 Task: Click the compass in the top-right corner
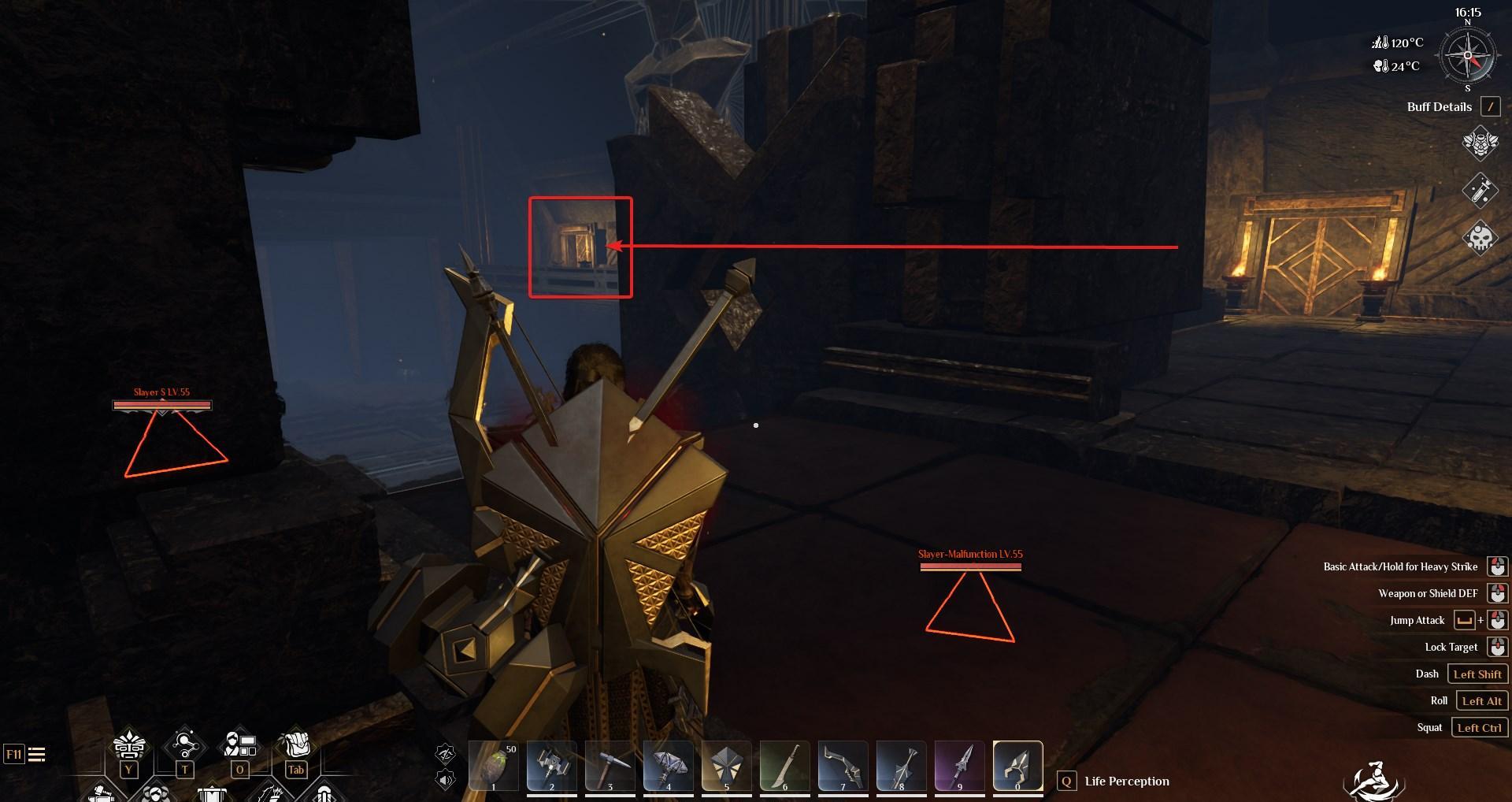click(x=1467, y=57)
